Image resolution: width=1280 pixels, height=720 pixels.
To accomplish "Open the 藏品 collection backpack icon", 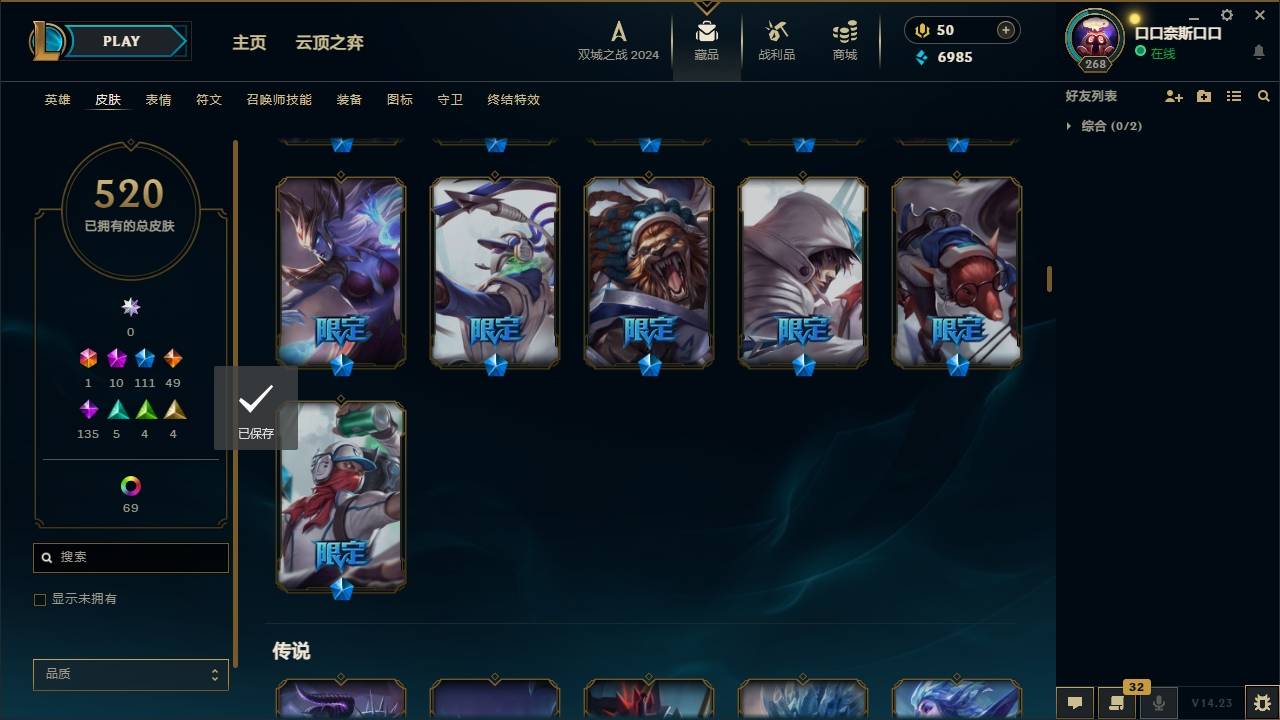I will pyautogui.click(x=706, y=40).
